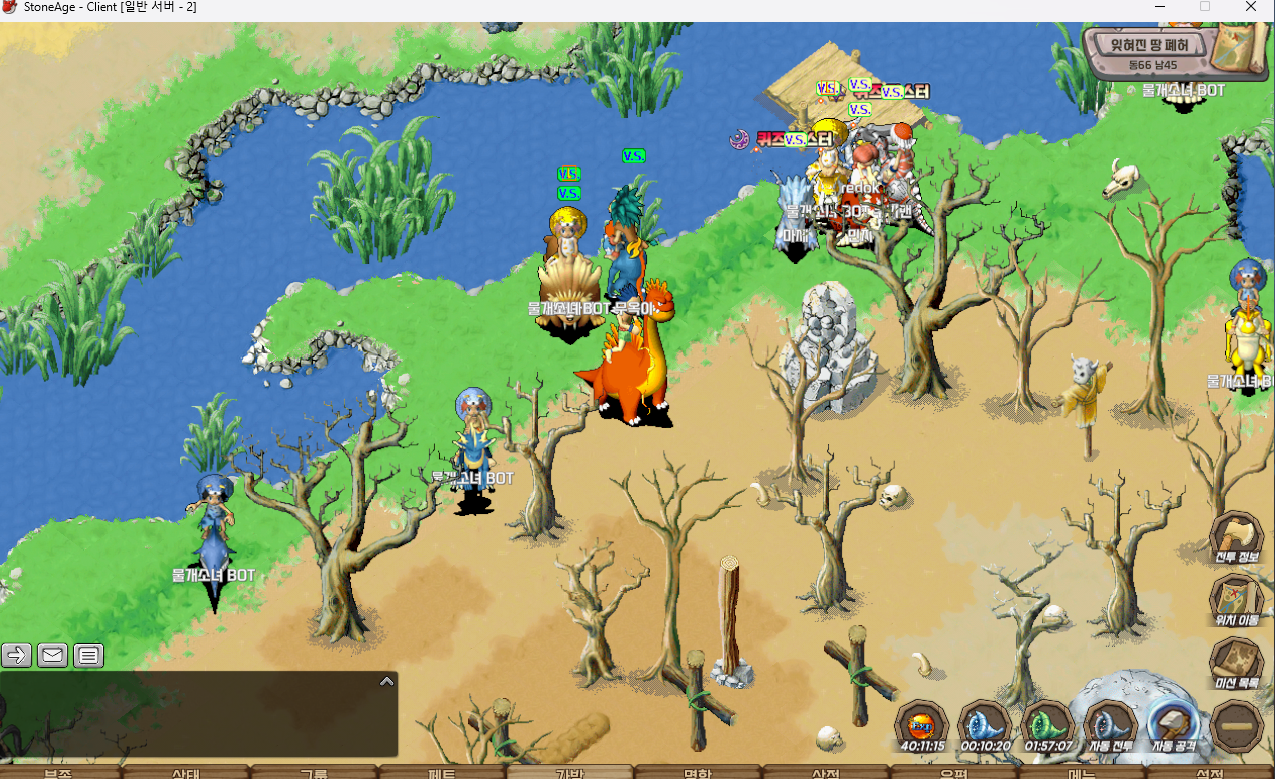
Task: Collapse the side icons with the minus button
Action: pos(1237,726)
